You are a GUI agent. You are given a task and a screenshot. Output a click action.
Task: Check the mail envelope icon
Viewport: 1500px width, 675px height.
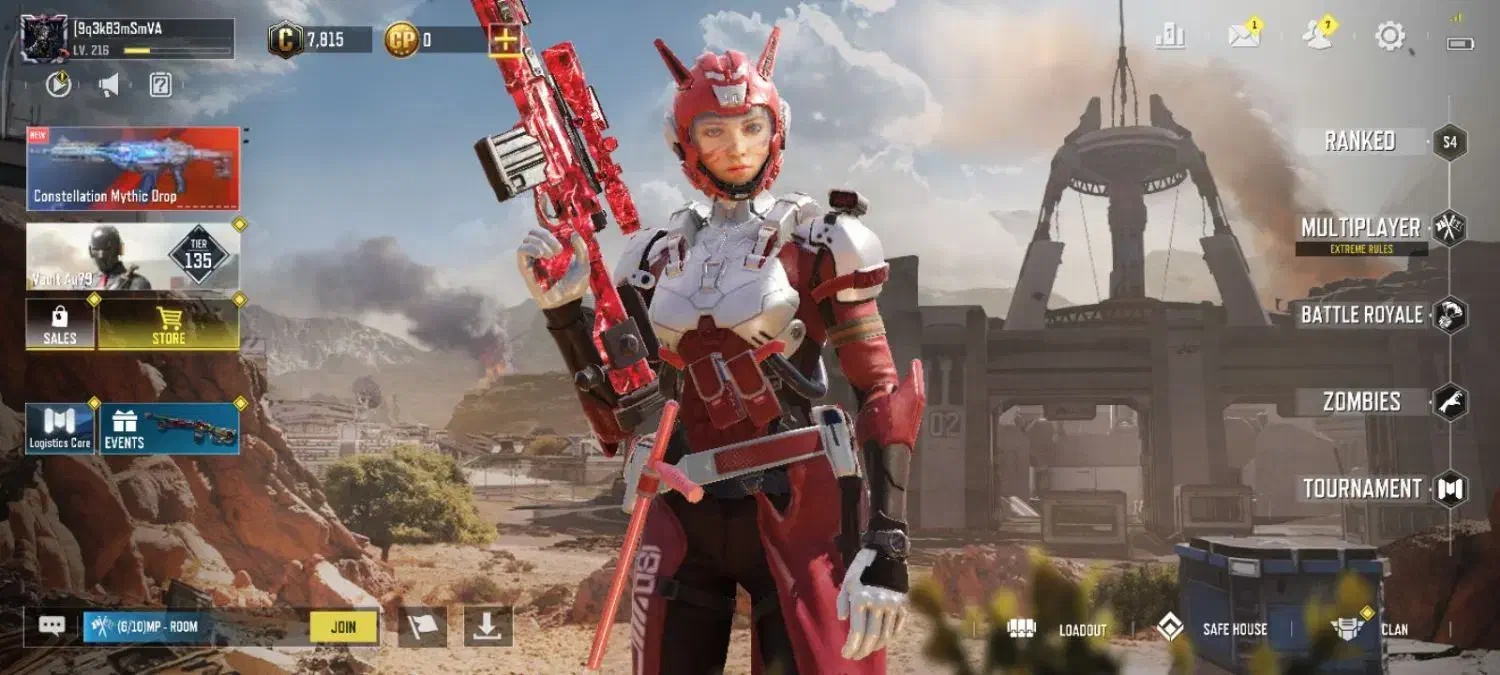1243,37
